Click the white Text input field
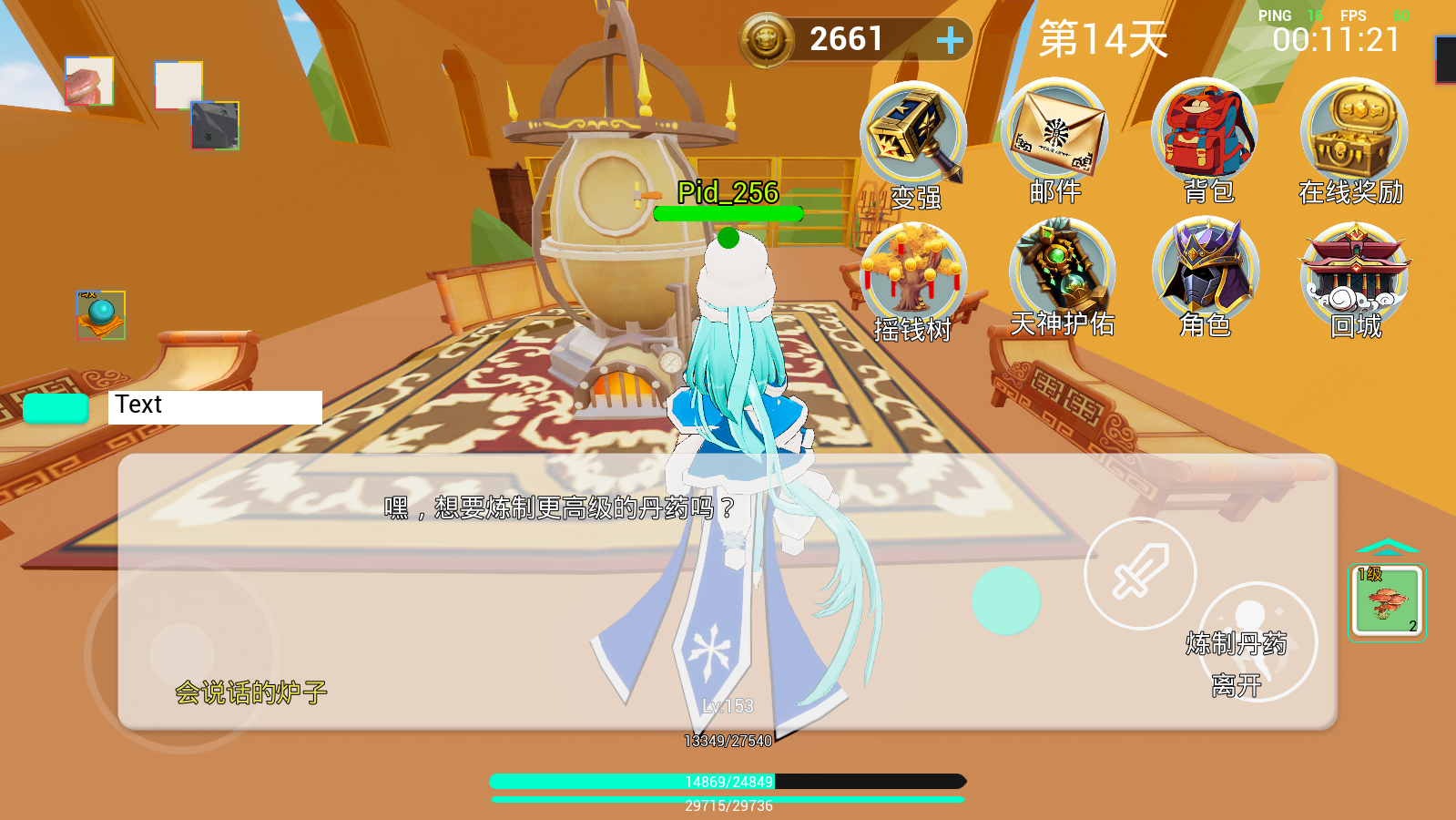Screen dimensions: 1456x820 (x=215, y=406)
